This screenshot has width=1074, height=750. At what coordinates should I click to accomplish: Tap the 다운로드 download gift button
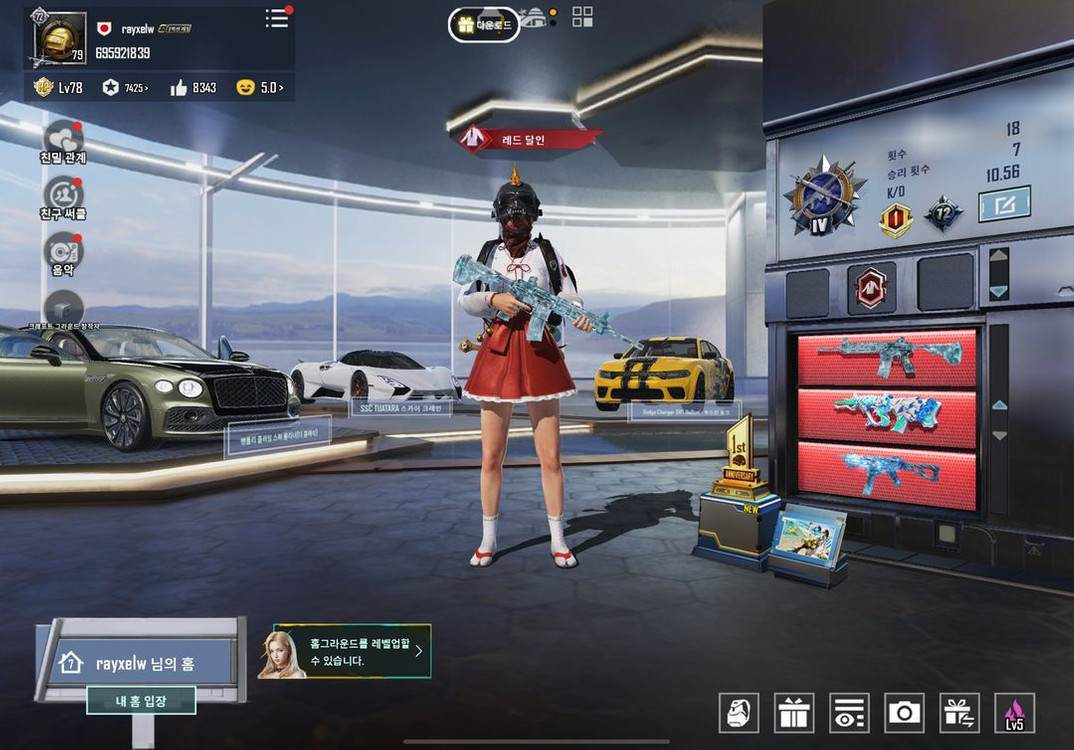[x=484, y=25]
